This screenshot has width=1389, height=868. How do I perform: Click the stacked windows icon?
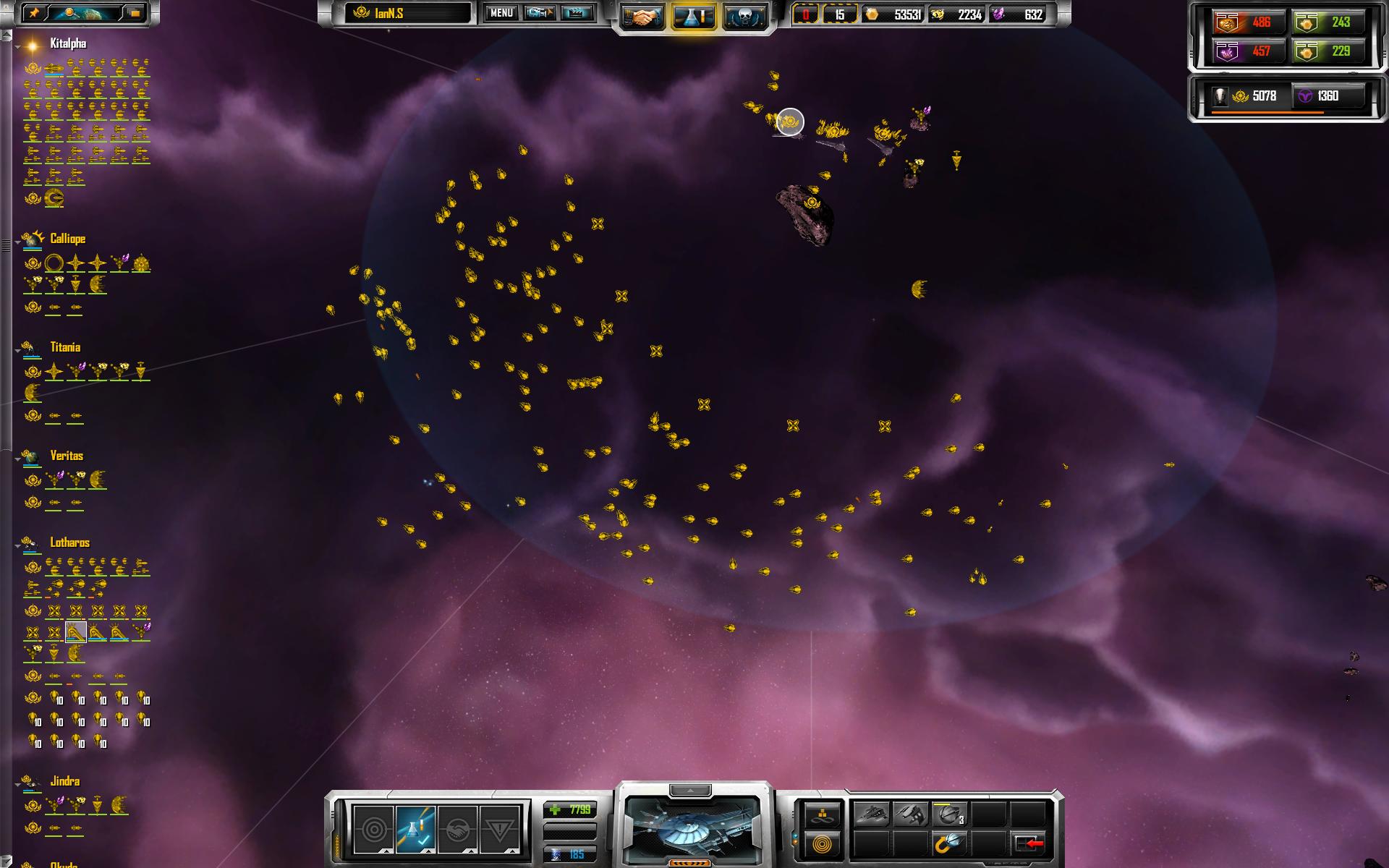point(135,13)
